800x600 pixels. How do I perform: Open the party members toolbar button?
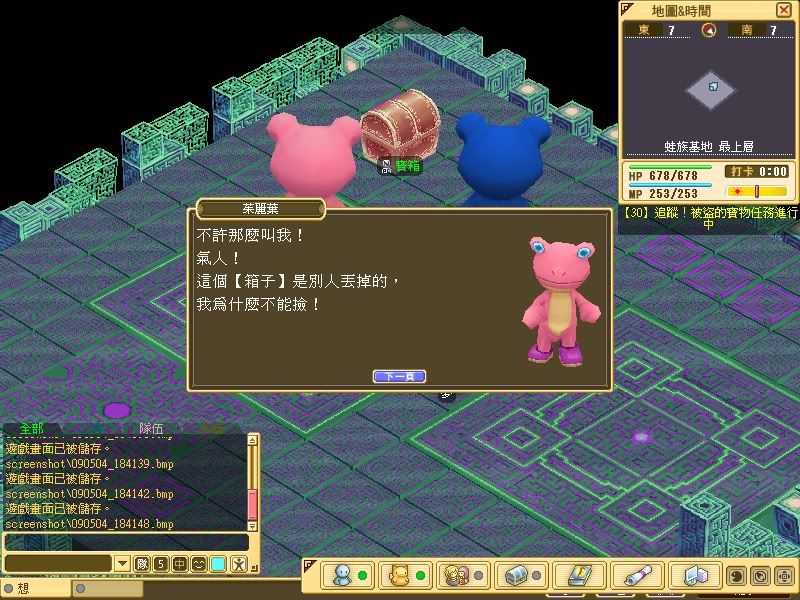click(x=458, y=576)
